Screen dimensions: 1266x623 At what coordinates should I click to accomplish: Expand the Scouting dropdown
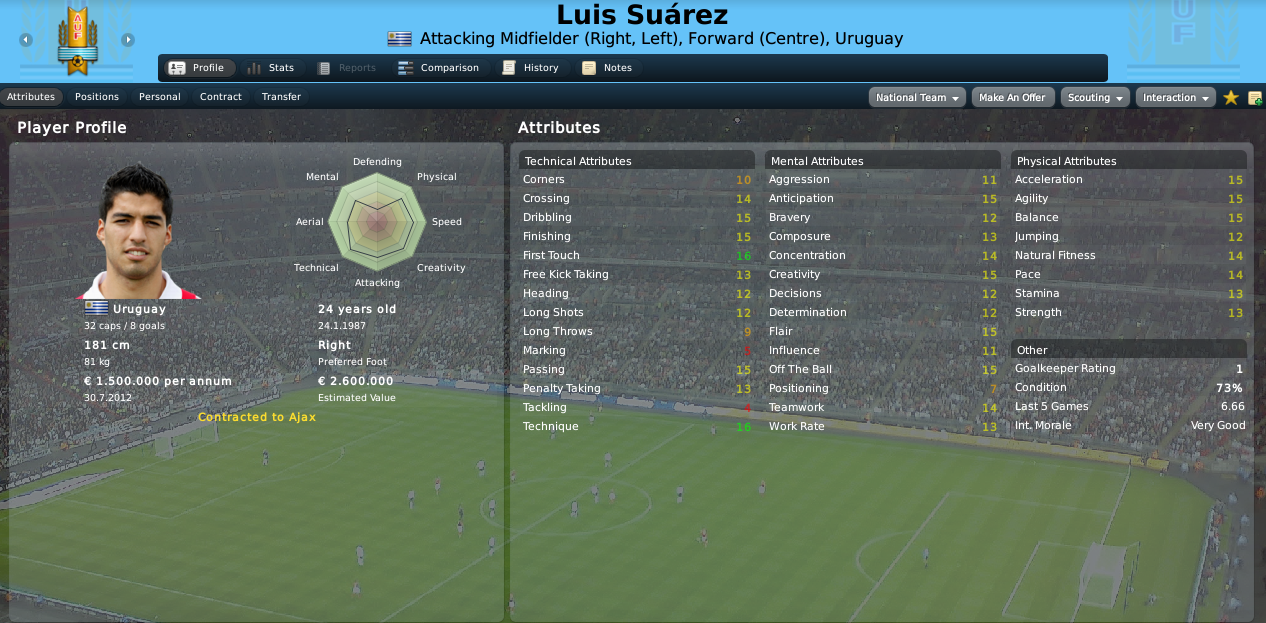1095,98
